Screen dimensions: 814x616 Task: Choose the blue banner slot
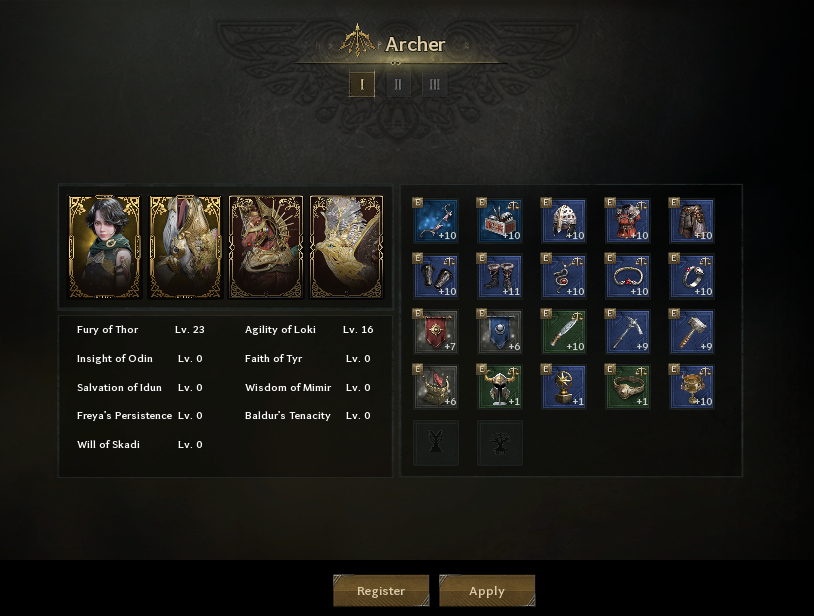pos(500,332)
